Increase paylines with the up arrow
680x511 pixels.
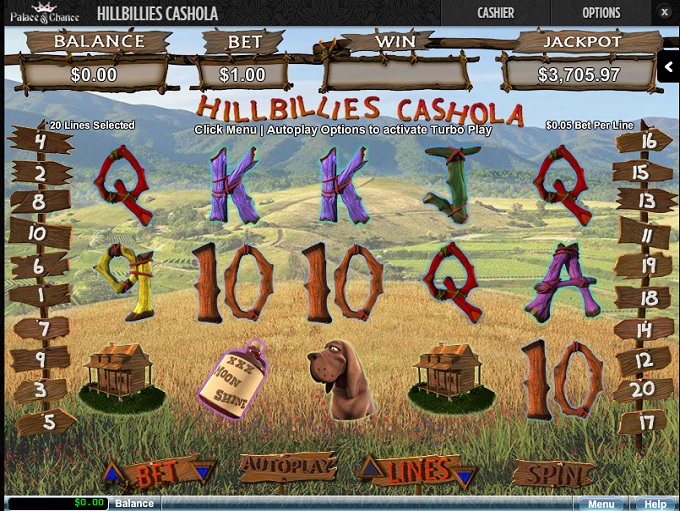coord(370,468)
